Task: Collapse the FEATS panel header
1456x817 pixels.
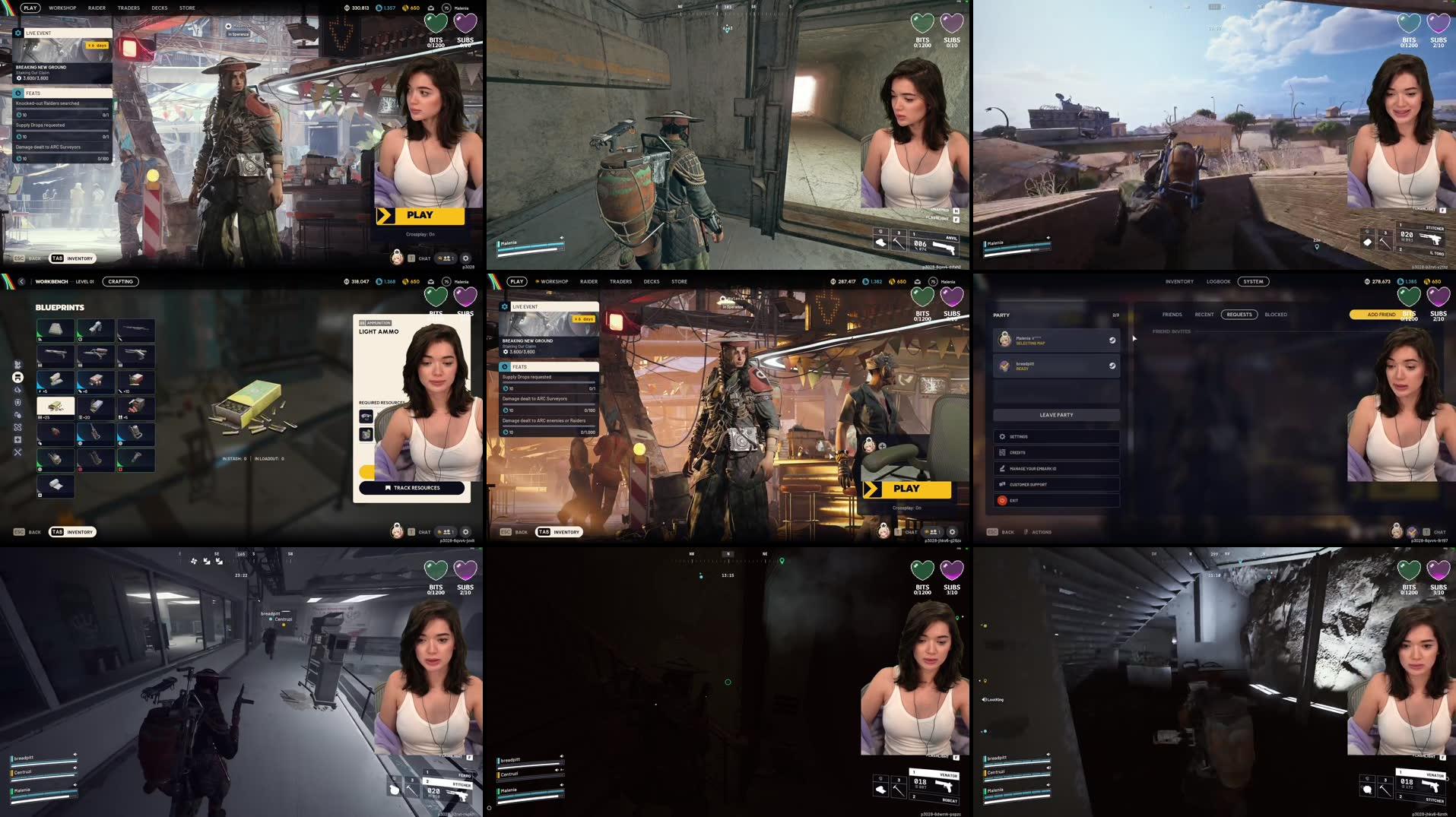Action: pyautogui.click(x=519, y=366)
